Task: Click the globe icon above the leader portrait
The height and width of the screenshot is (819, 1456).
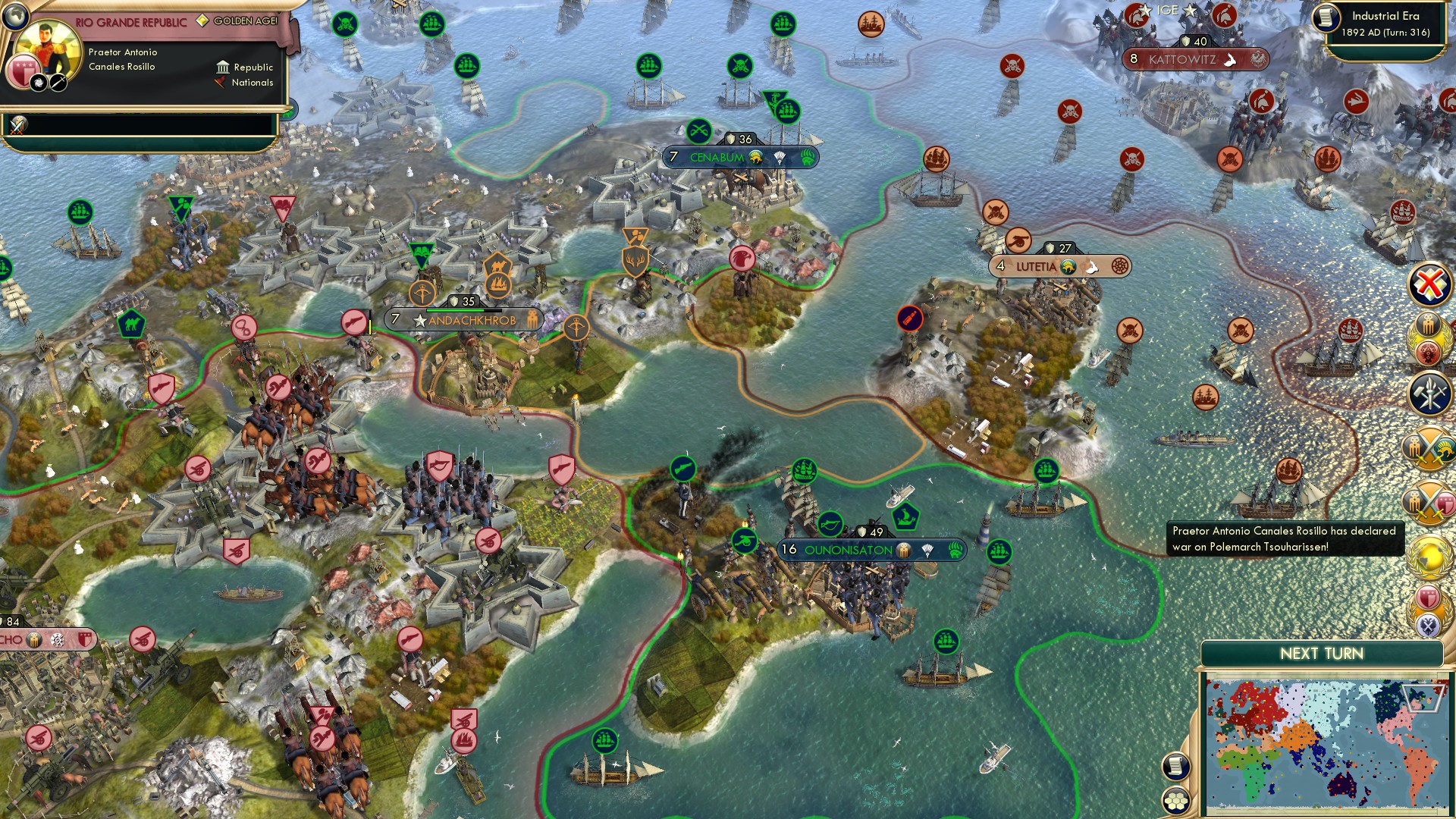Action: (15, 17)
